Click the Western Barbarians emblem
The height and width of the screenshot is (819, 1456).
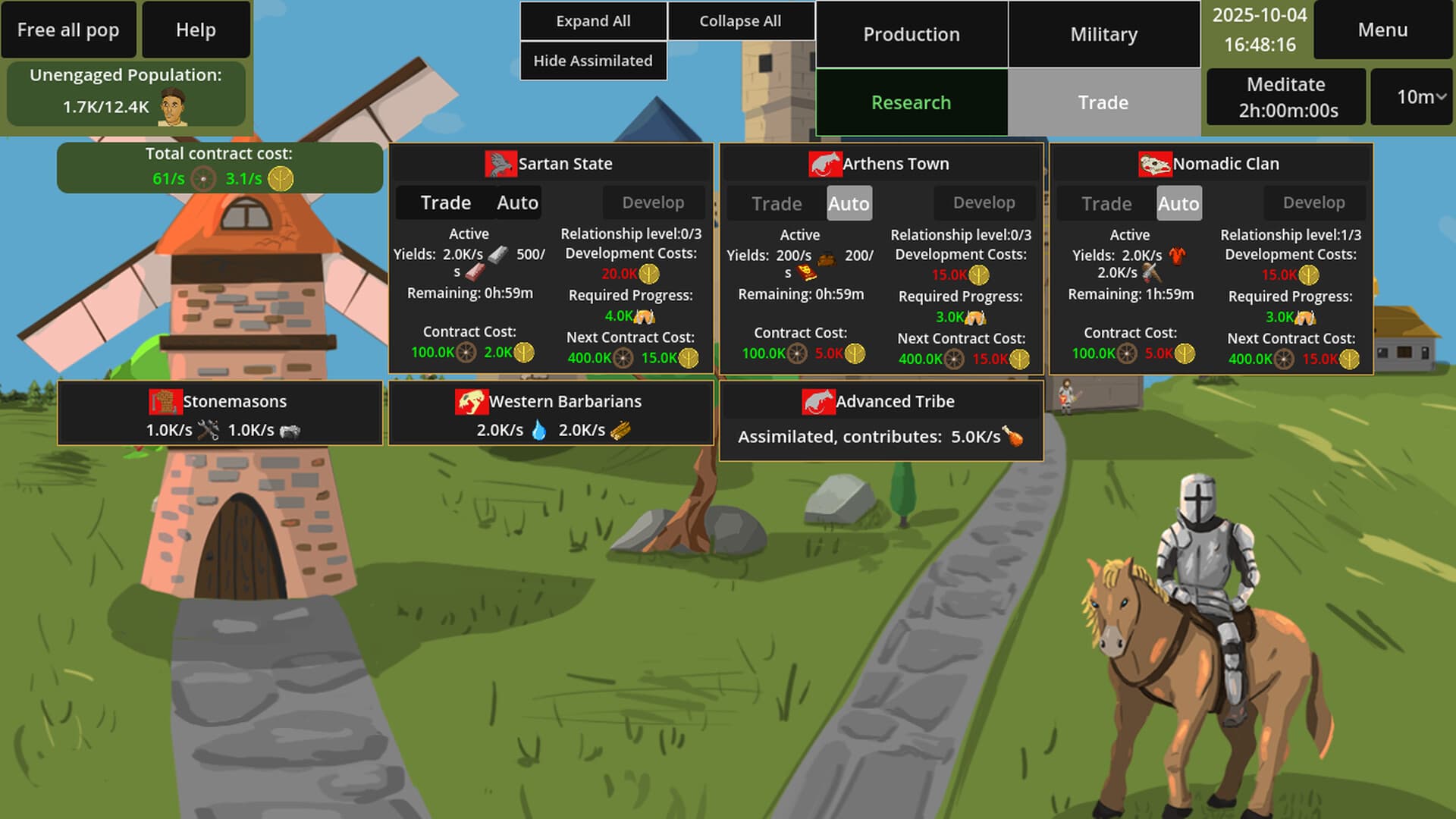point(472,401)
